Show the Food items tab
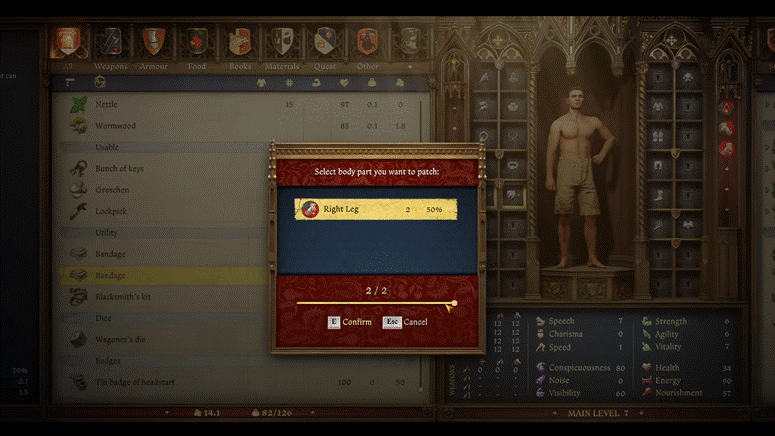Image resolution: width=775 pixels, height=436 pixels. [196, 42]
